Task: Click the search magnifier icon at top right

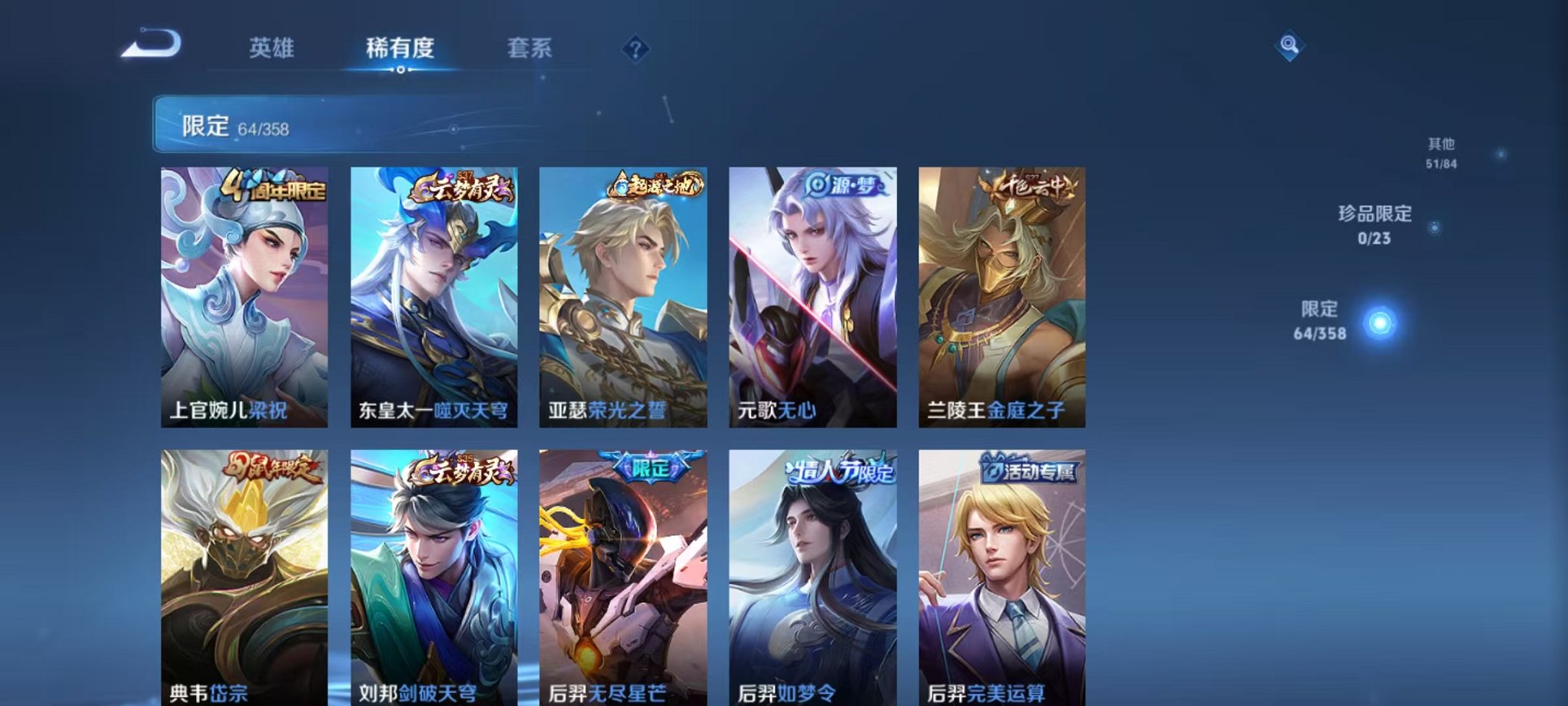Action: (x=1291, y=46)
